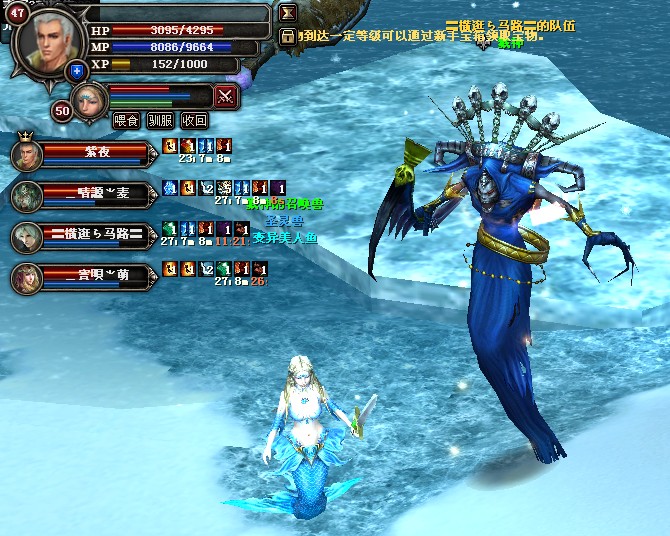Viewport: 670px width, 536px height.
Task: Recall the pet with the 收回 button
Action: [x=195, y=121]
